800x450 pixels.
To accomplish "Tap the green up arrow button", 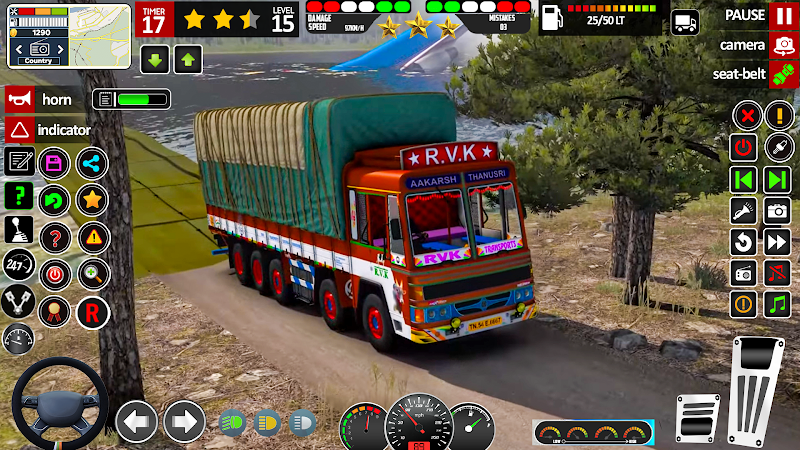I will point(187,59).
